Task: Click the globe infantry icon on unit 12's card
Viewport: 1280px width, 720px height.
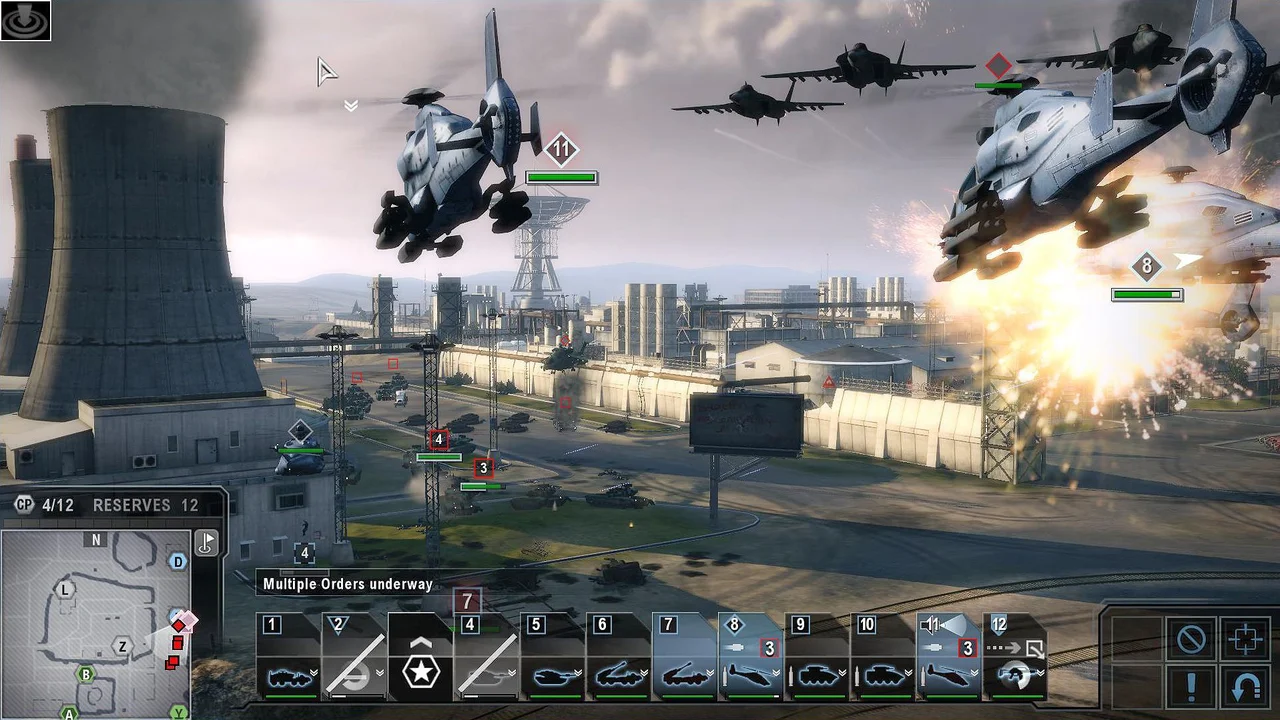Action: click(1015, 676)
